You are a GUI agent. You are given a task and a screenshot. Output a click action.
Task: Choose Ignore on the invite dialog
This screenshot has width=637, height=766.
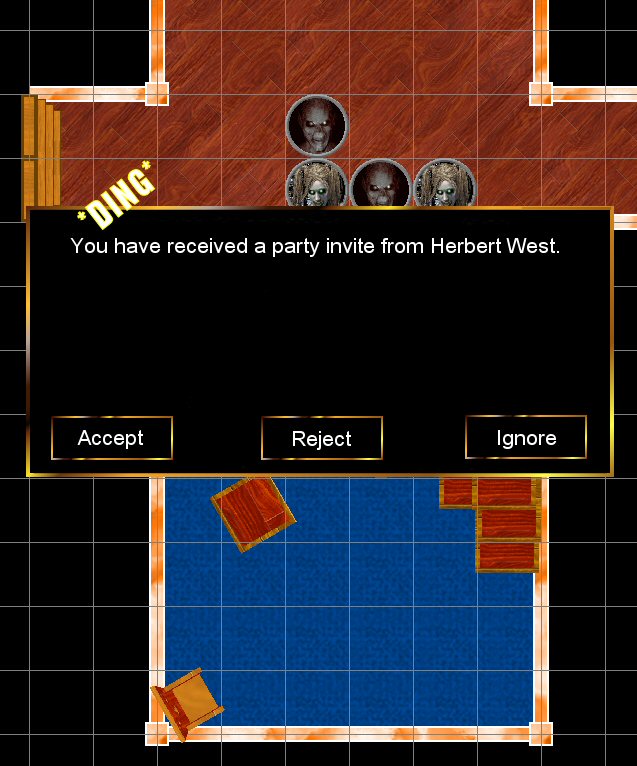point(526,438)
